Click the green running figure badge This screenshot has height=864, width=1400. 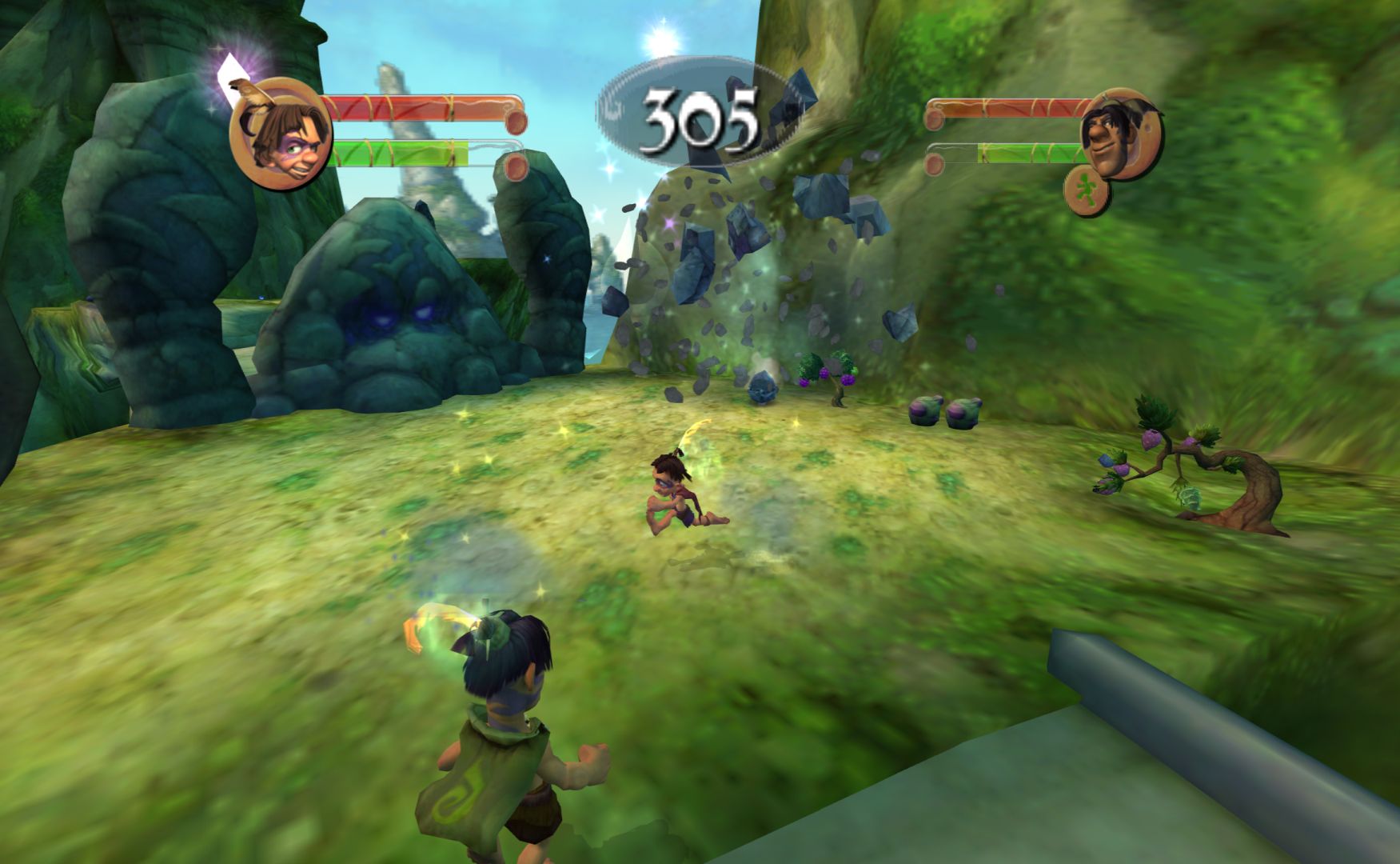tap(1087, 190)
